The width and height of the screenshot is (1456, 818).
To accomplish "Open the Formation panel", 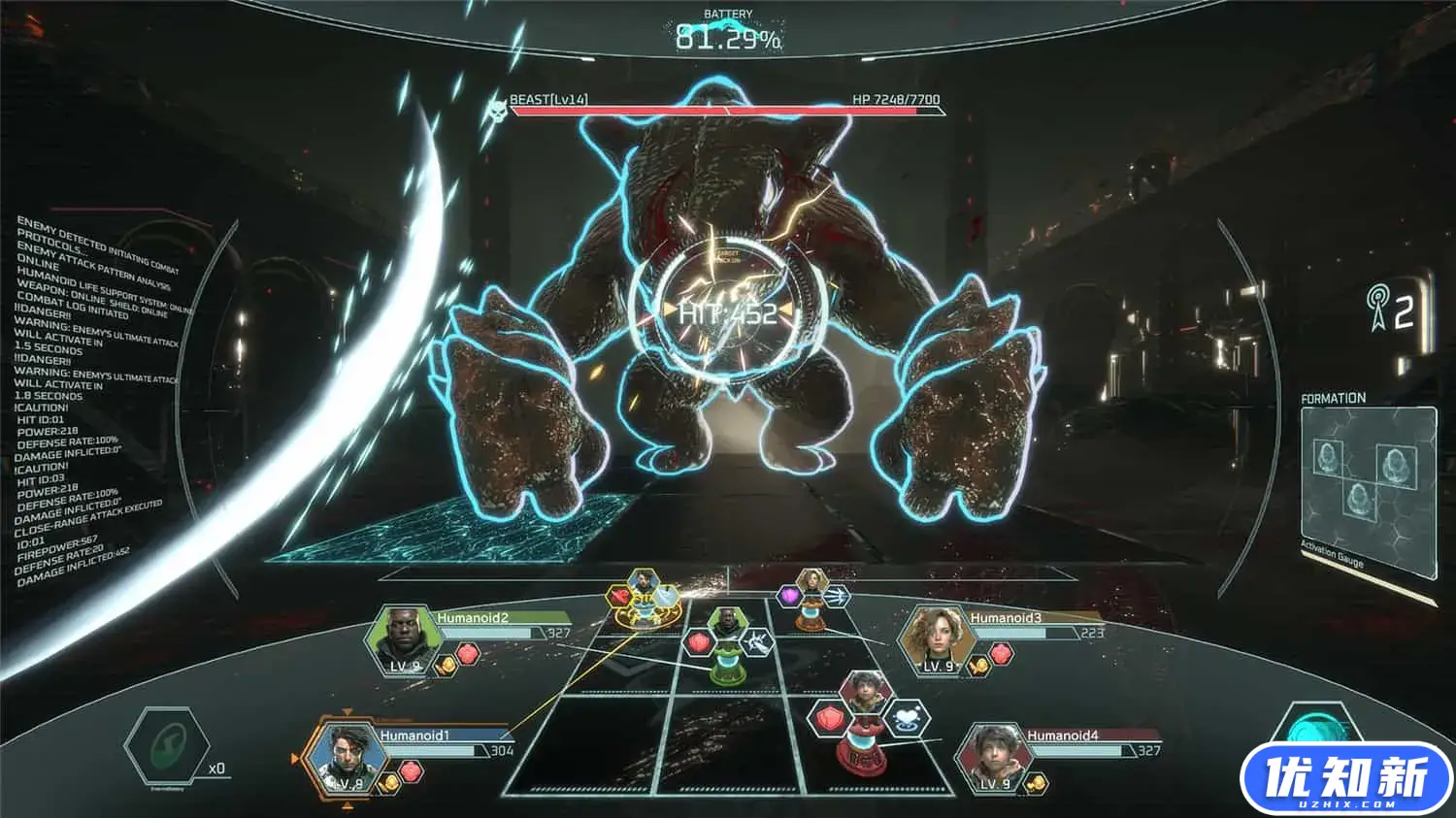I will pyautogui.click(x=1368, y=480).
